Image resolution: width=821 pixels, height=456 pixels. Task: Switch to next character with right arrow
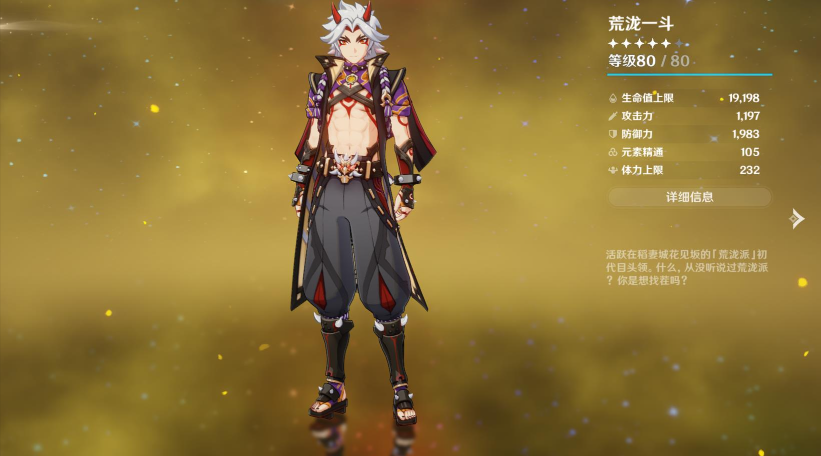796,218
